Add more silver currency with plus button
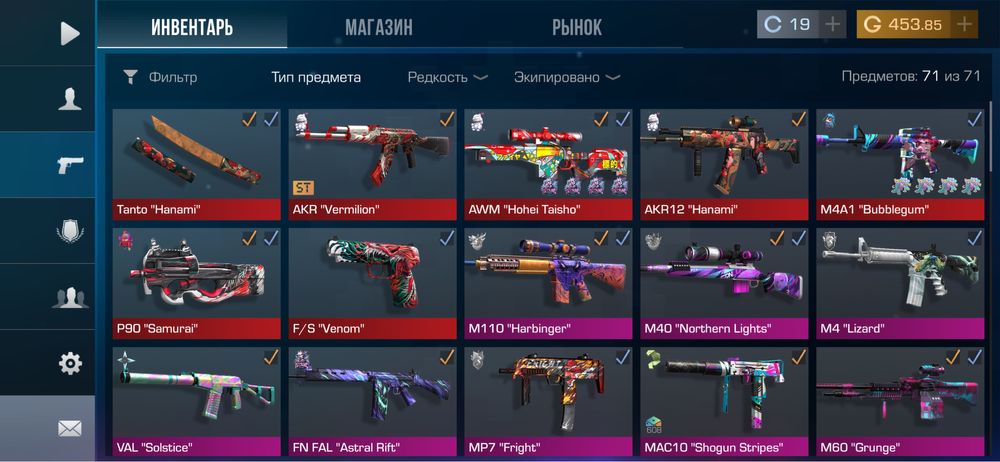 pos(833,24)
